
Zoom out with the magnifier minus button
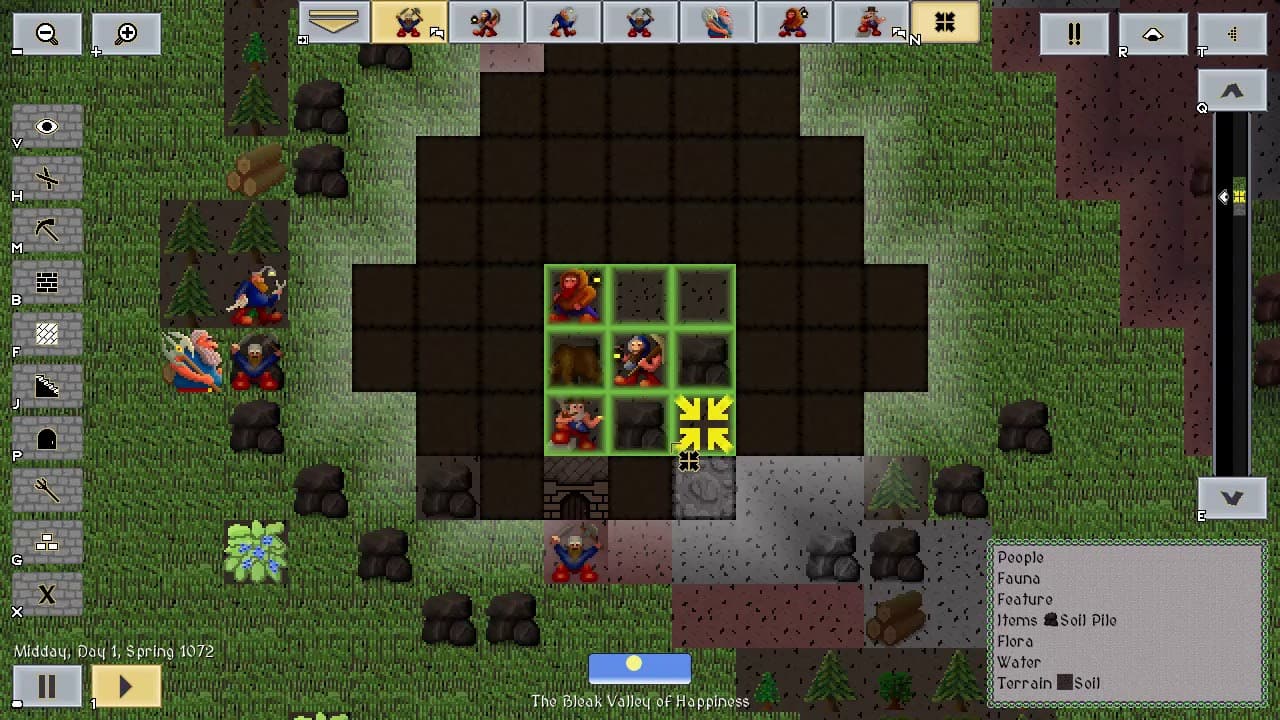pos(47,33)
